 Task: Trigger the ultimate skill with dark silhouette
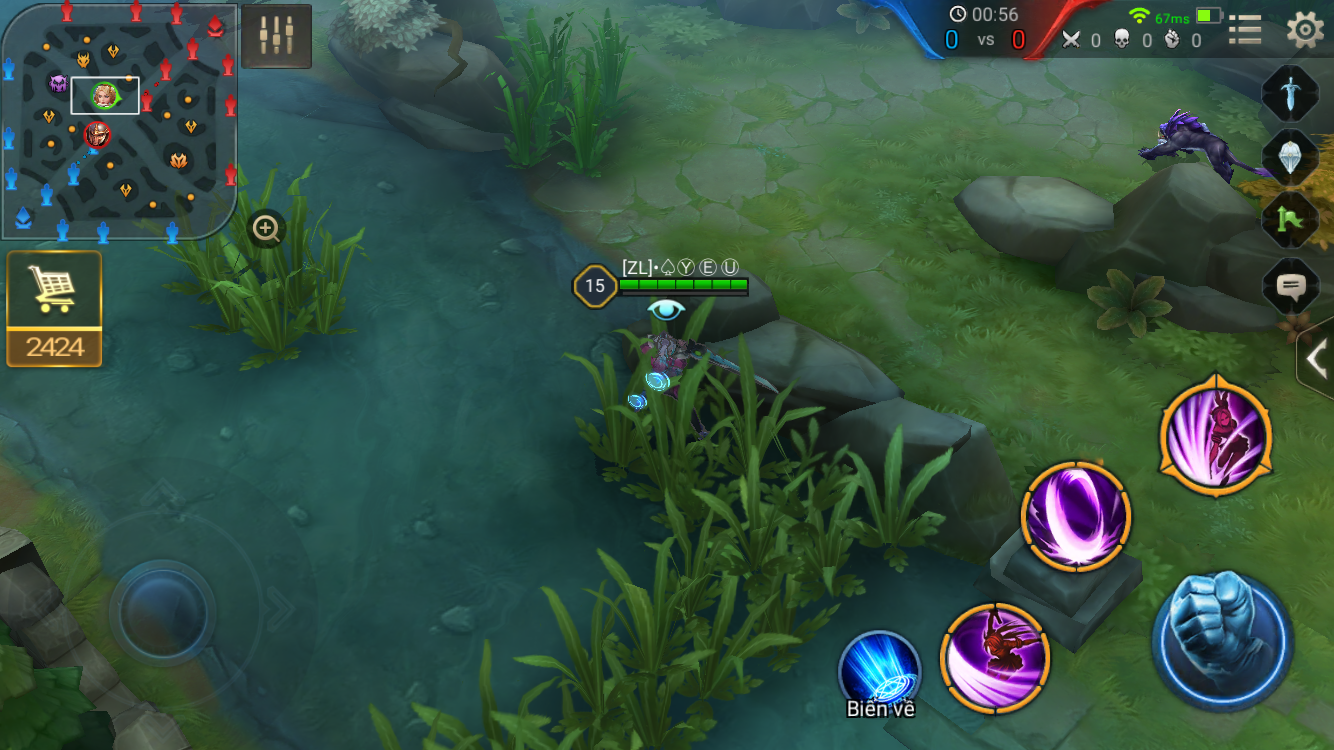[1215, 436]
